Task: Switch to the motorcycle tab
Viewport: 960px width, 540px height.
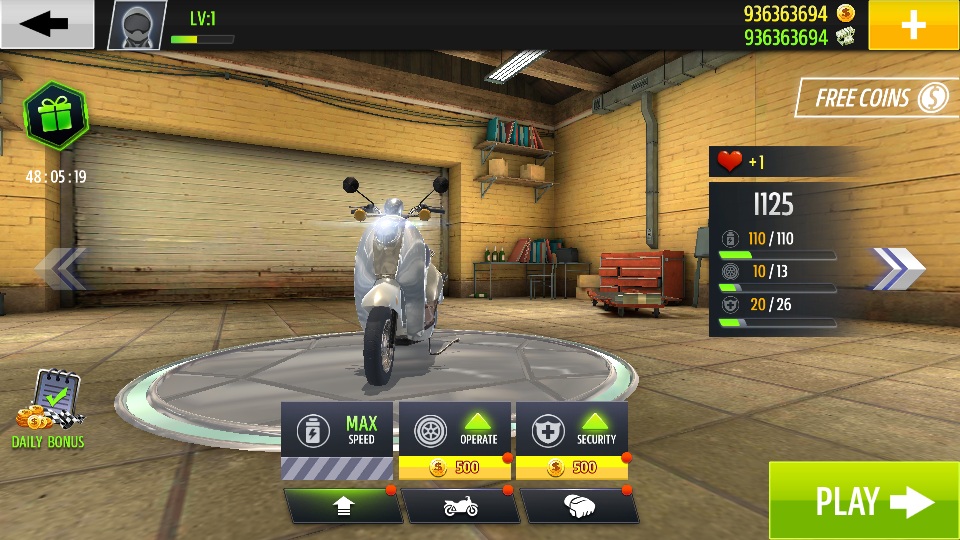Action: click(x=460, y=506)
